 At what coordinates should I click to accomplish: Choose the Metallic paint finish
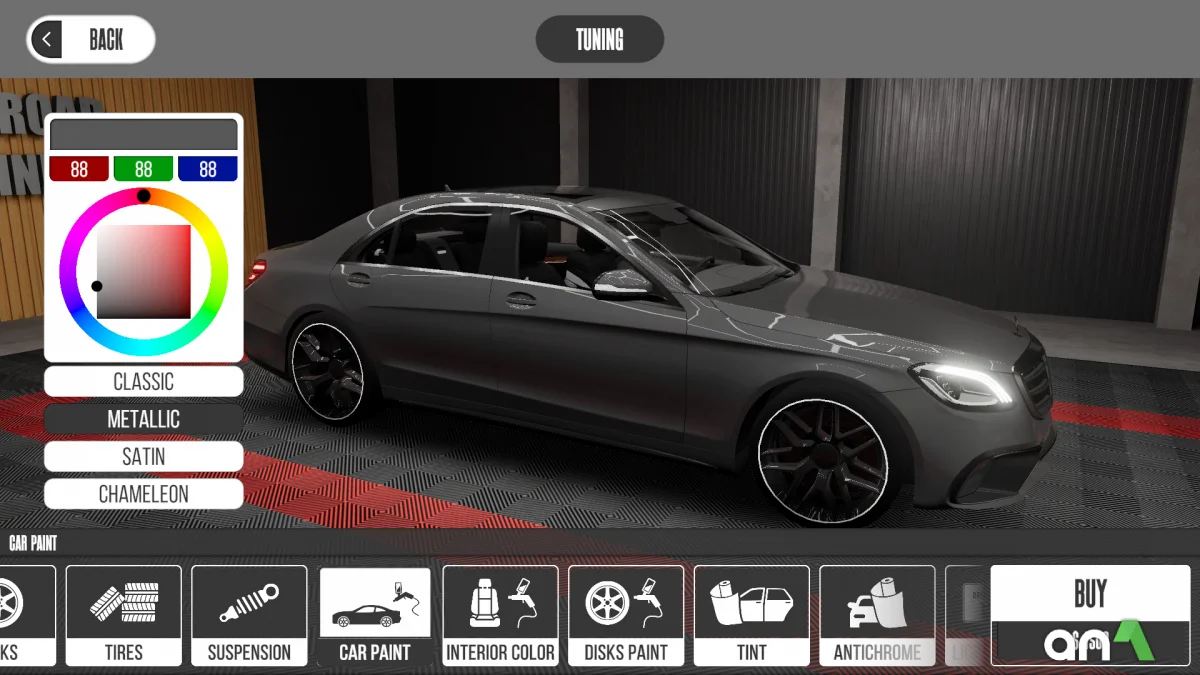coord(143,419)
